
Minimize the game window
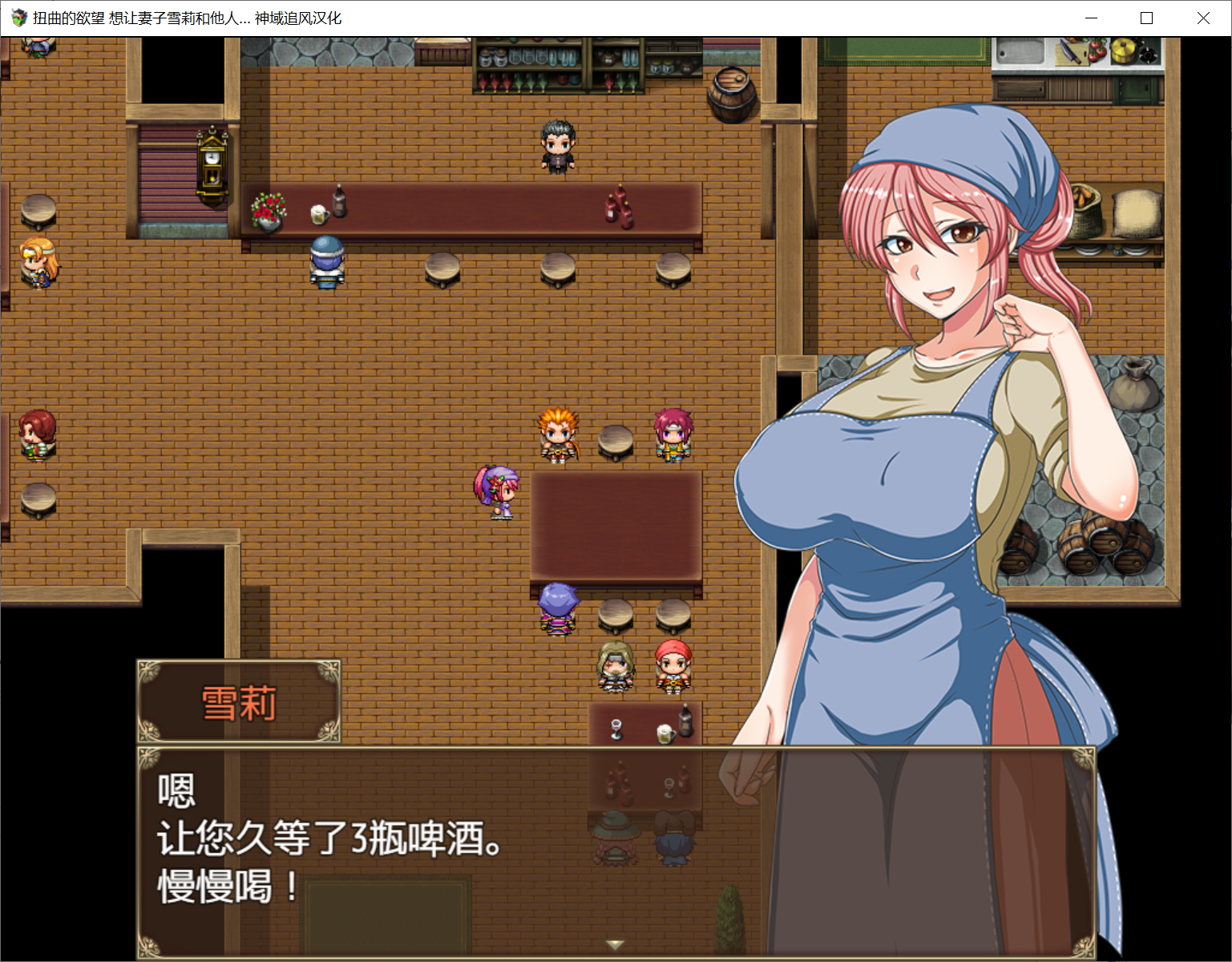[x=1090, y=17]
